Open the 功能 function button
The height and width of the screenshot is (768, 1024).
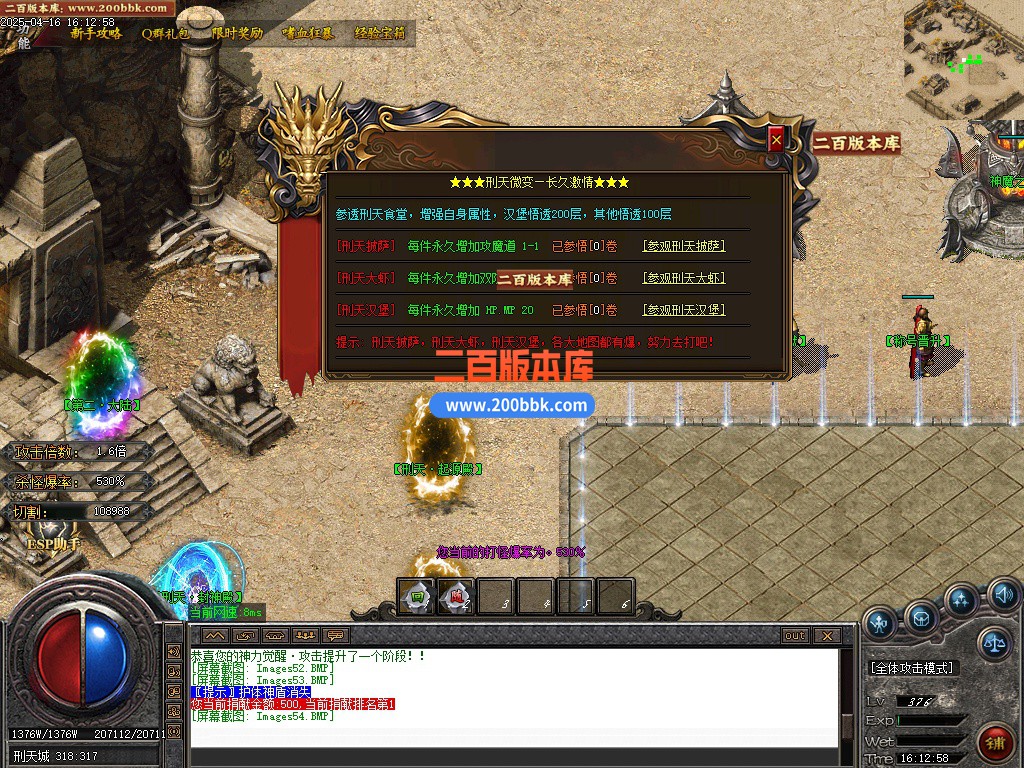[24, 35]
